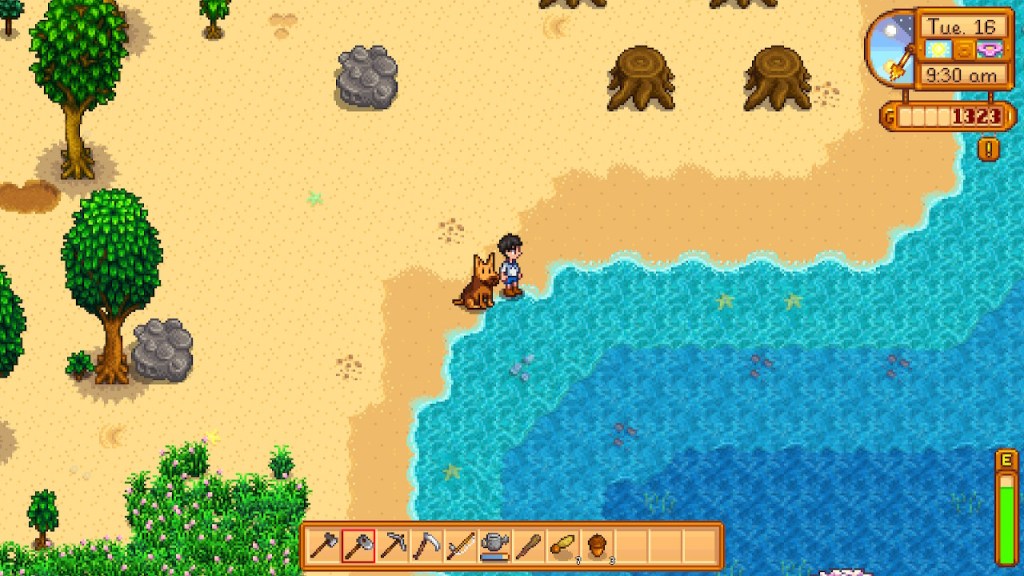Choose the pickaxe hotbar slot
The height and width of the screenshot is (576, 1024).
392,546
